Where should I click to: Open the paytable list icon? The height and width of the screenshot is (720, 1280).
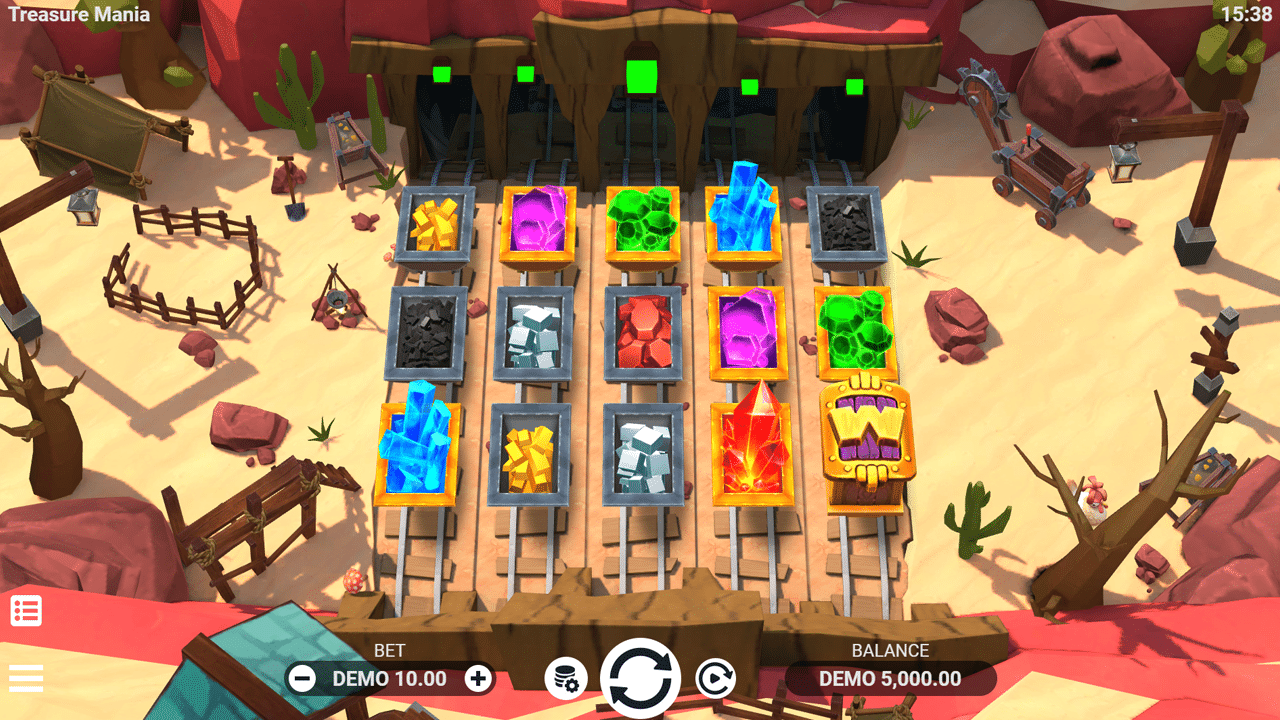pos(27,609)
